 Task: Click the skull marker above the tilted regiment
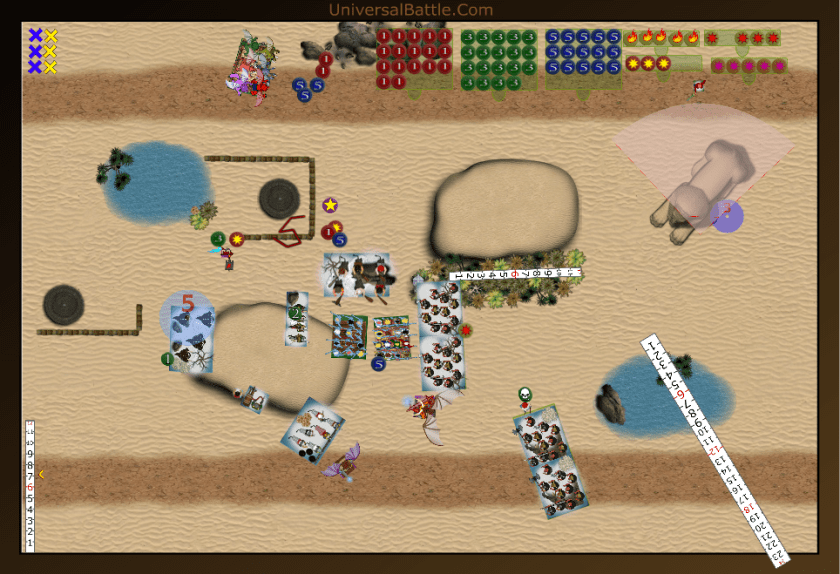(525, 395)
